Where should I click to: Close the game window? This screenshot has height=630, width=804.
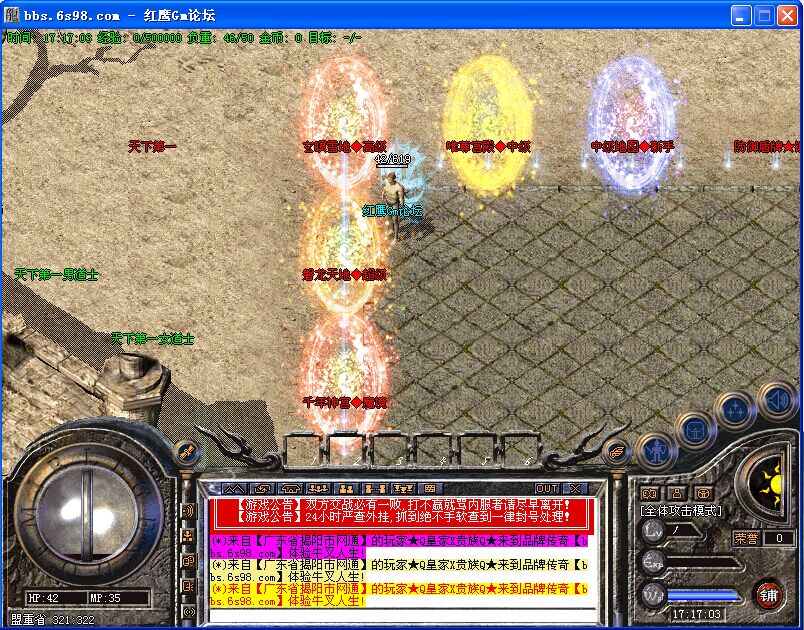[787, 15]
